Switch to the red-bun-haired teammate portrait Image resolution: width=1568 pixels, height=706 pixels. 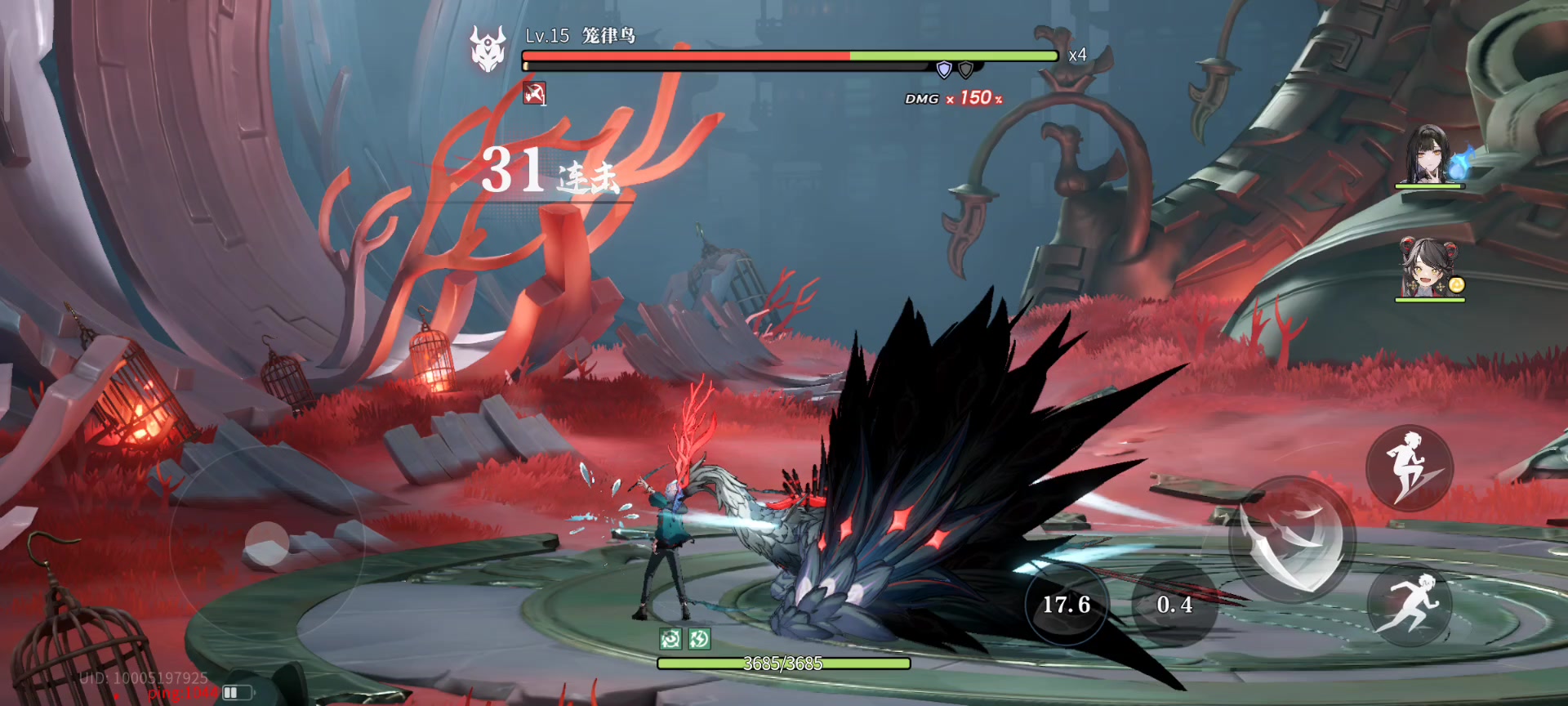coord(1429,268)
